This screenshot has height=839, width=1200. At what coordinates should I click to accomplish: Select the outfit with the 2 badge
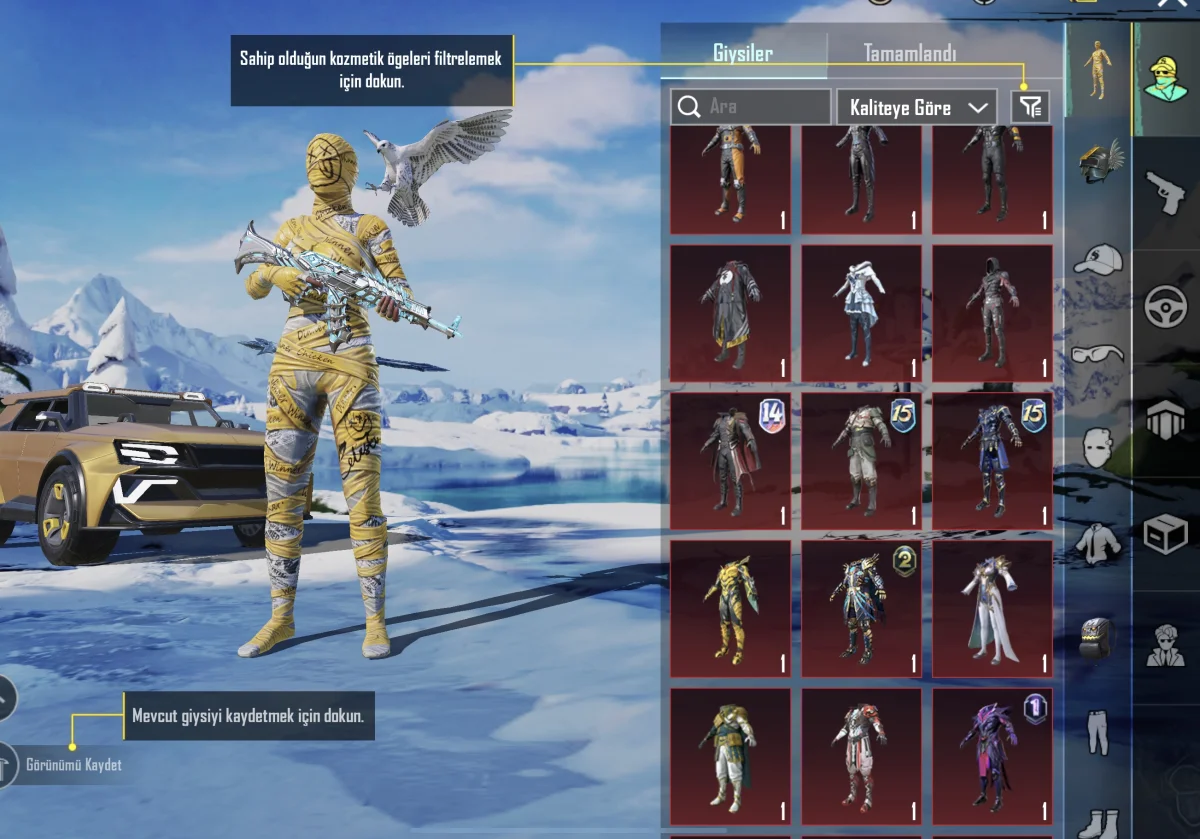tap(861, 609)
